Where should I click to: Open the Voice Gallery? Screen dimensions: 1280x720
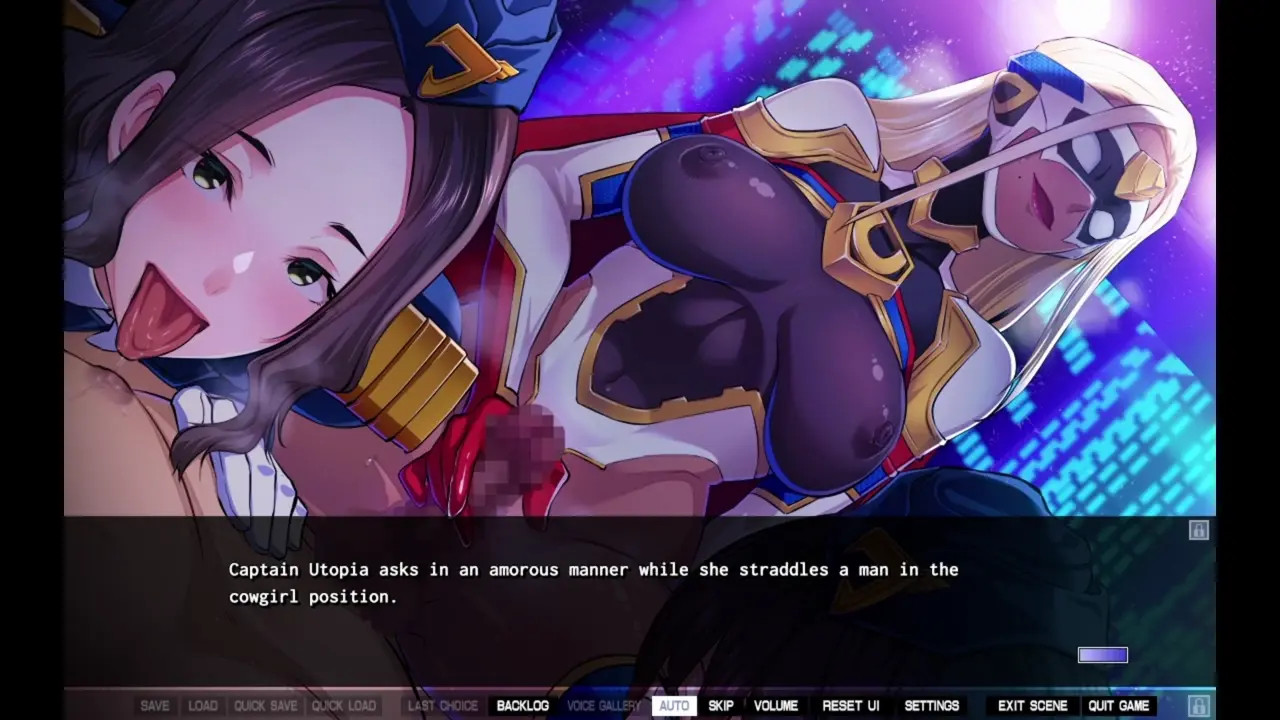(603, 705)
